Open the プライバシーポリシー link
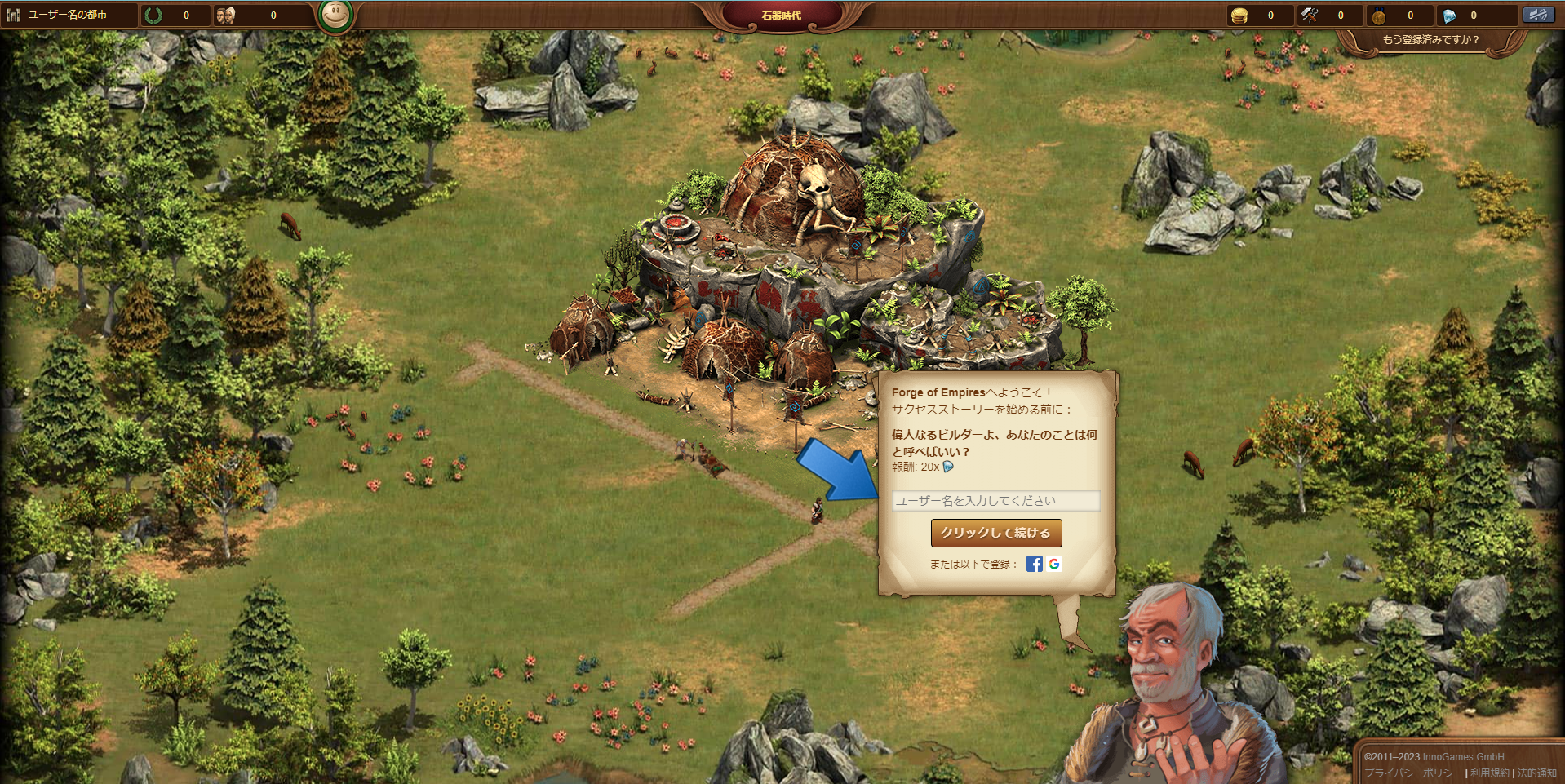This screenshot has height=784, width=1565. (x=1413, y=773)
